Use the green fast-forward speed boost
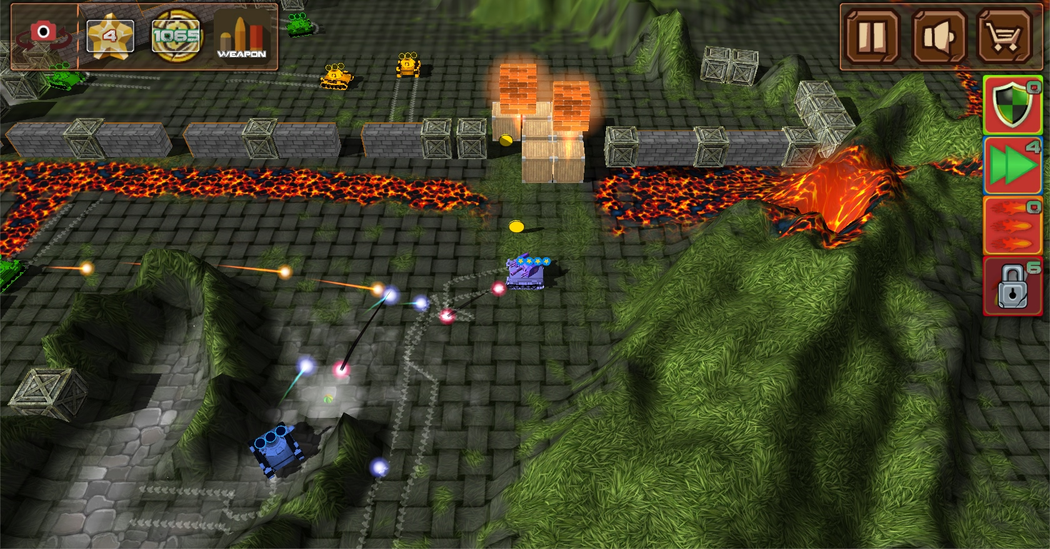Viewport: 1050px width, 549px height. (x=1013, y=165)
